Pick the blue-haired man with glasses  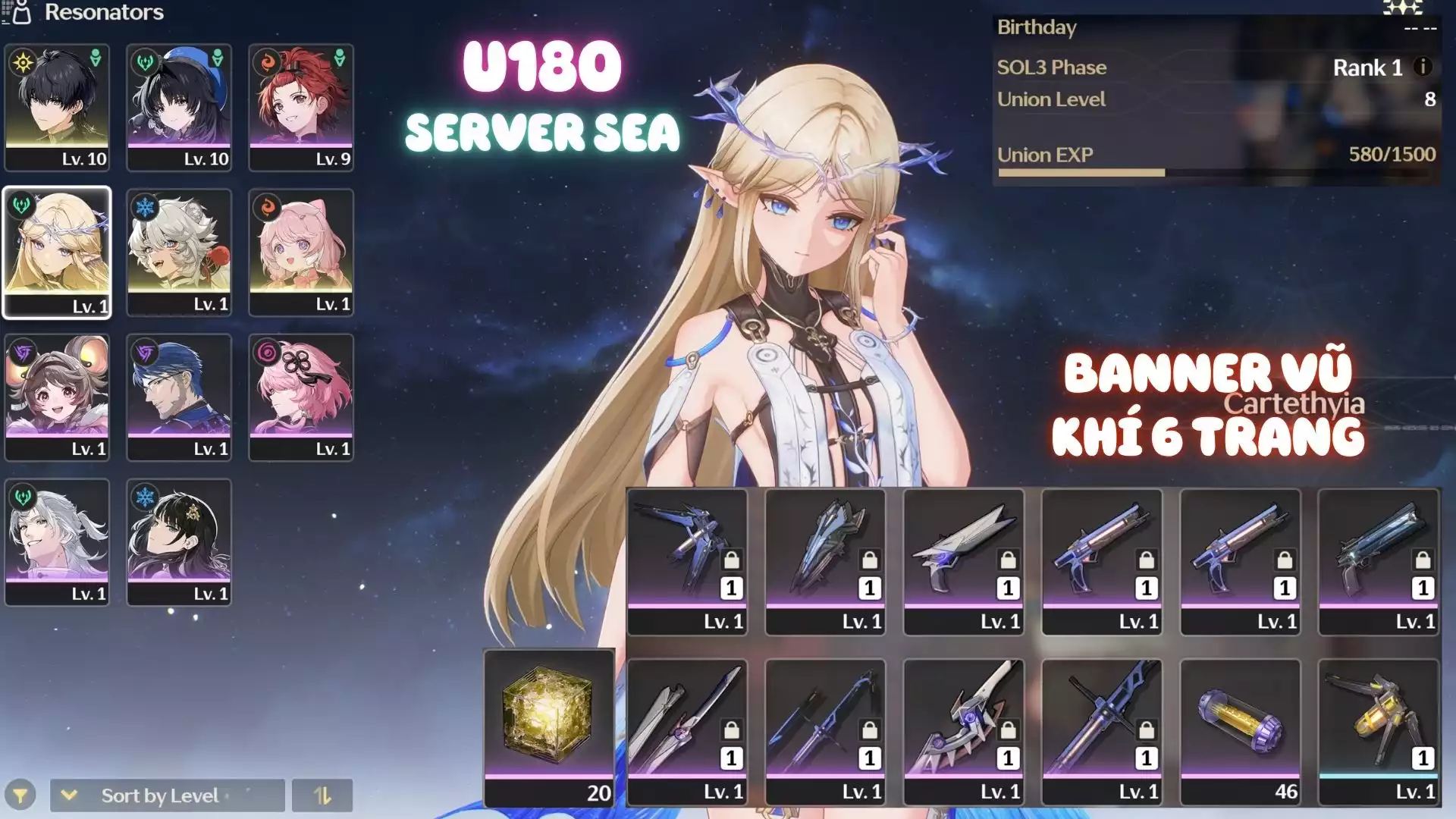179,397
